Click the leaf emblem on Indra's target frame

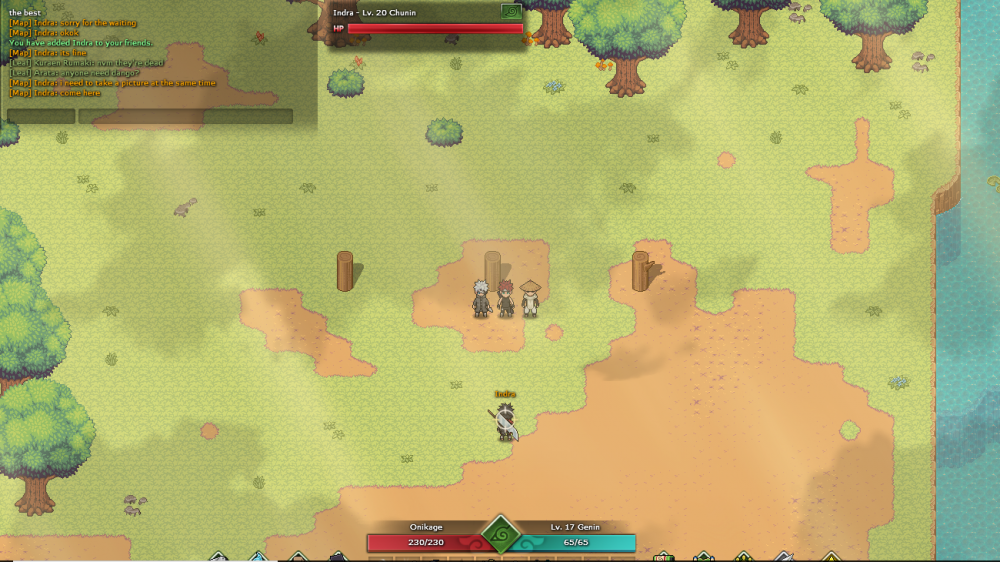click(x=511, y=12)
